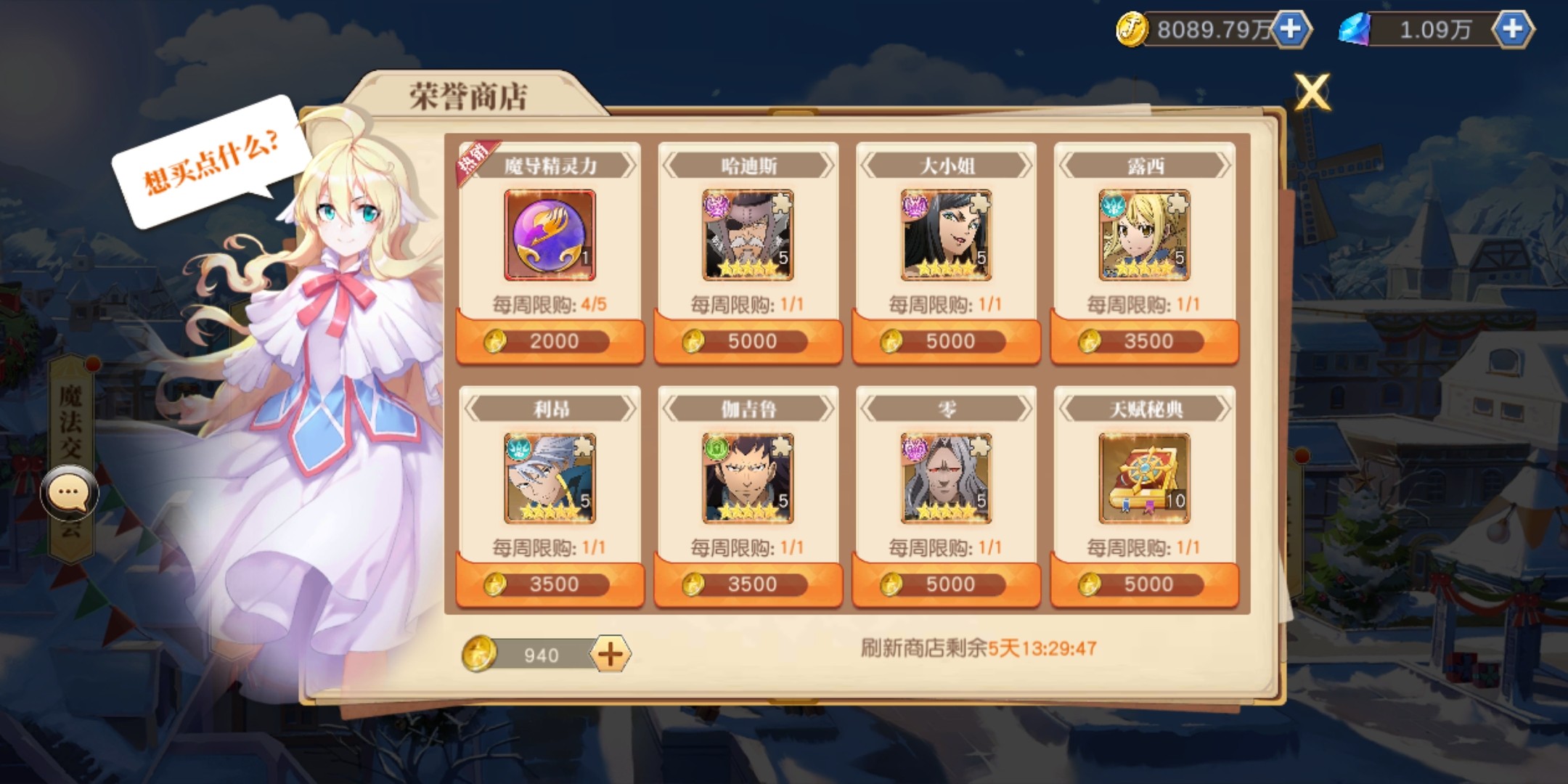View the 哈迪斯 hero shard icon
Image resolution: width=1568 pixels, height=784 pixels.
point(748,235)
